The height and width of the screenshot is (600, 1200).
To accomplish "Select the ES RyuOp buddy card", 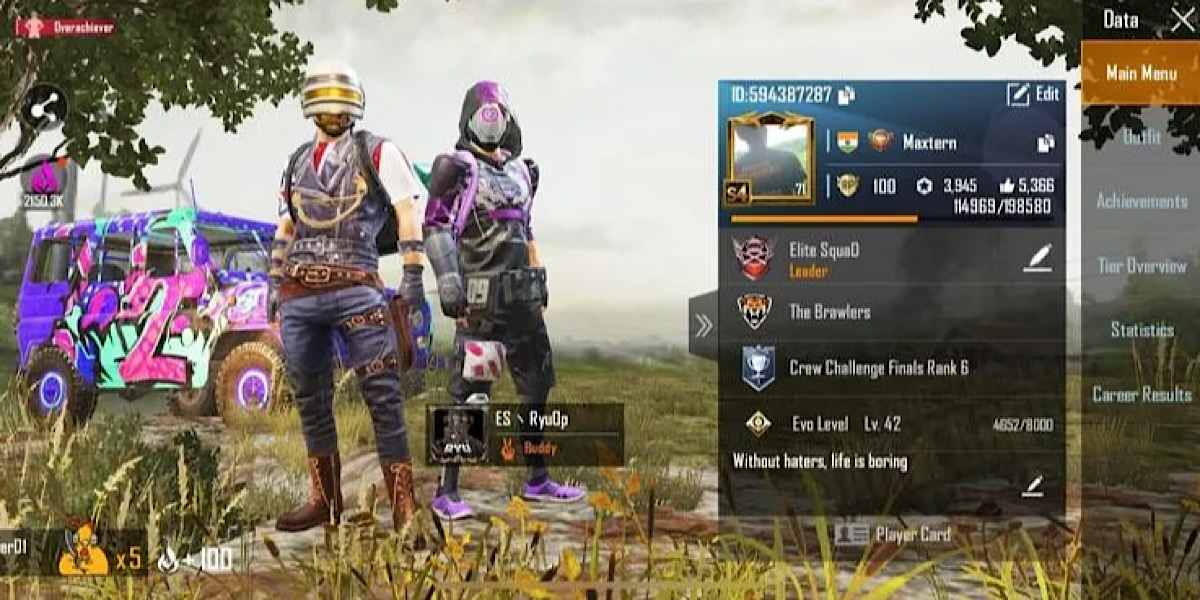I will click(x=526, y=435).
